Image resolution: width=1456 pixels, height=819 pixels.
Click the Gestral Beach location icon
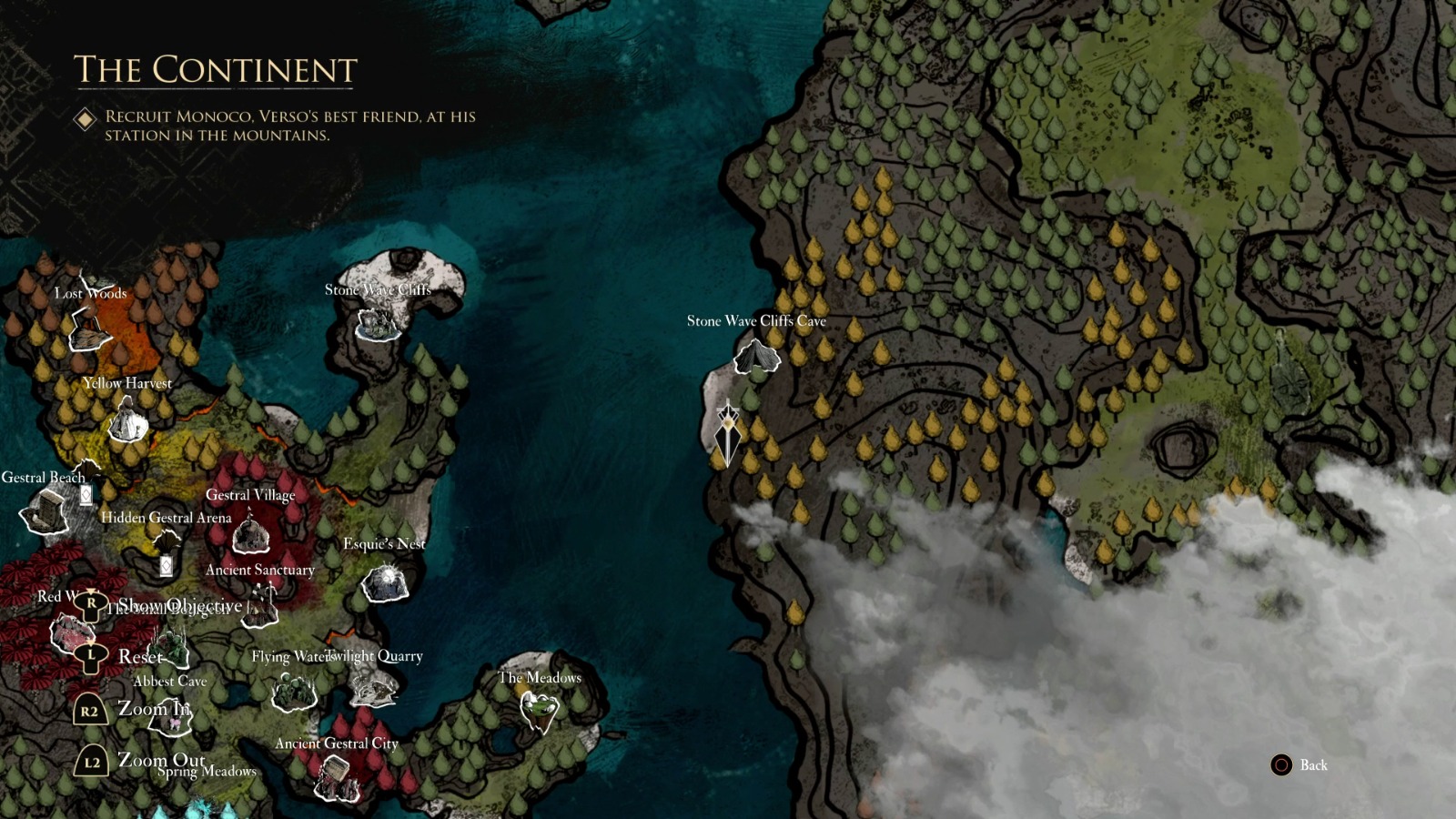point(43,510)
